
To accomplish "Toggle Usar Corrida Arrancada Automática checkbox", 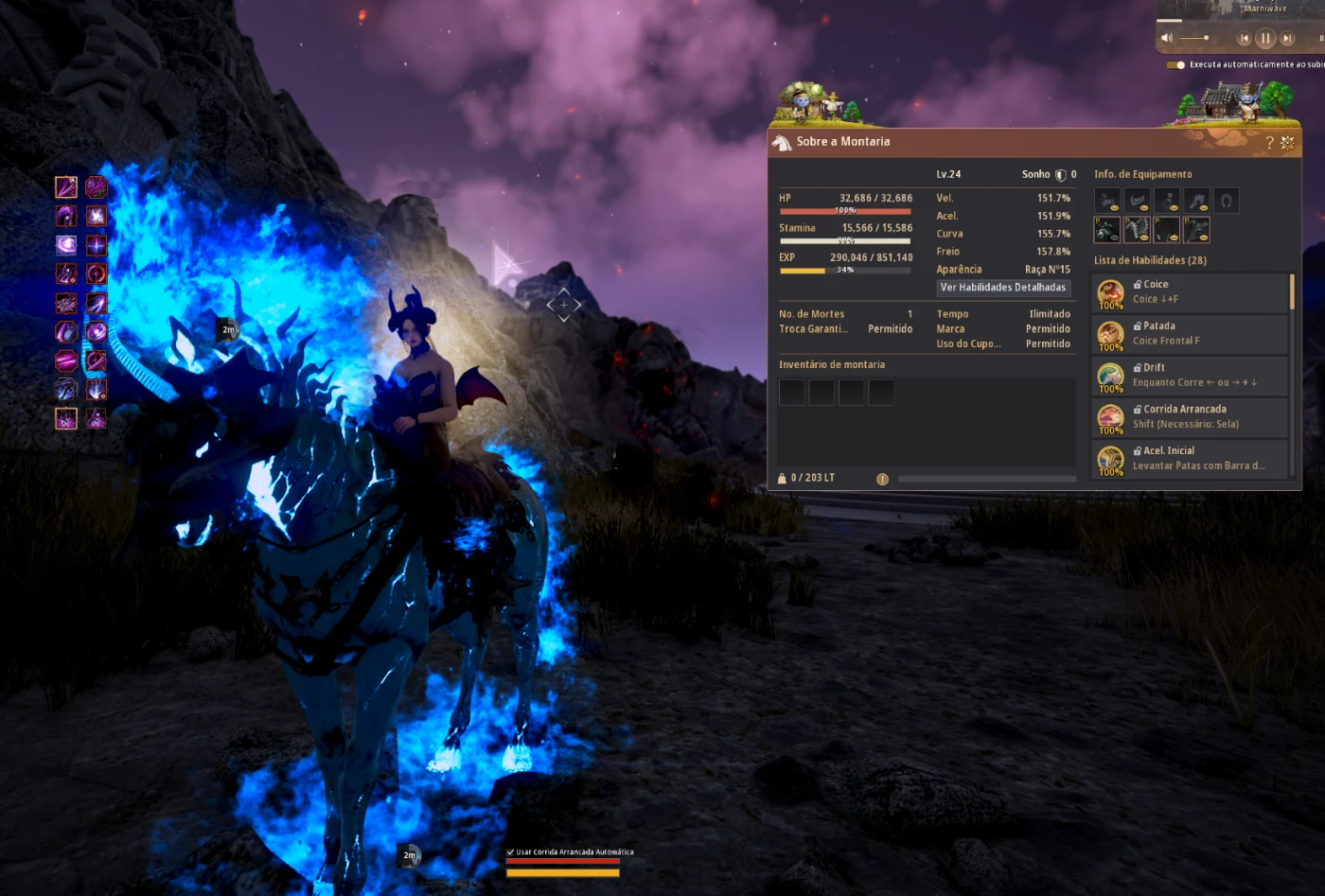I will [x=511, y=852].
